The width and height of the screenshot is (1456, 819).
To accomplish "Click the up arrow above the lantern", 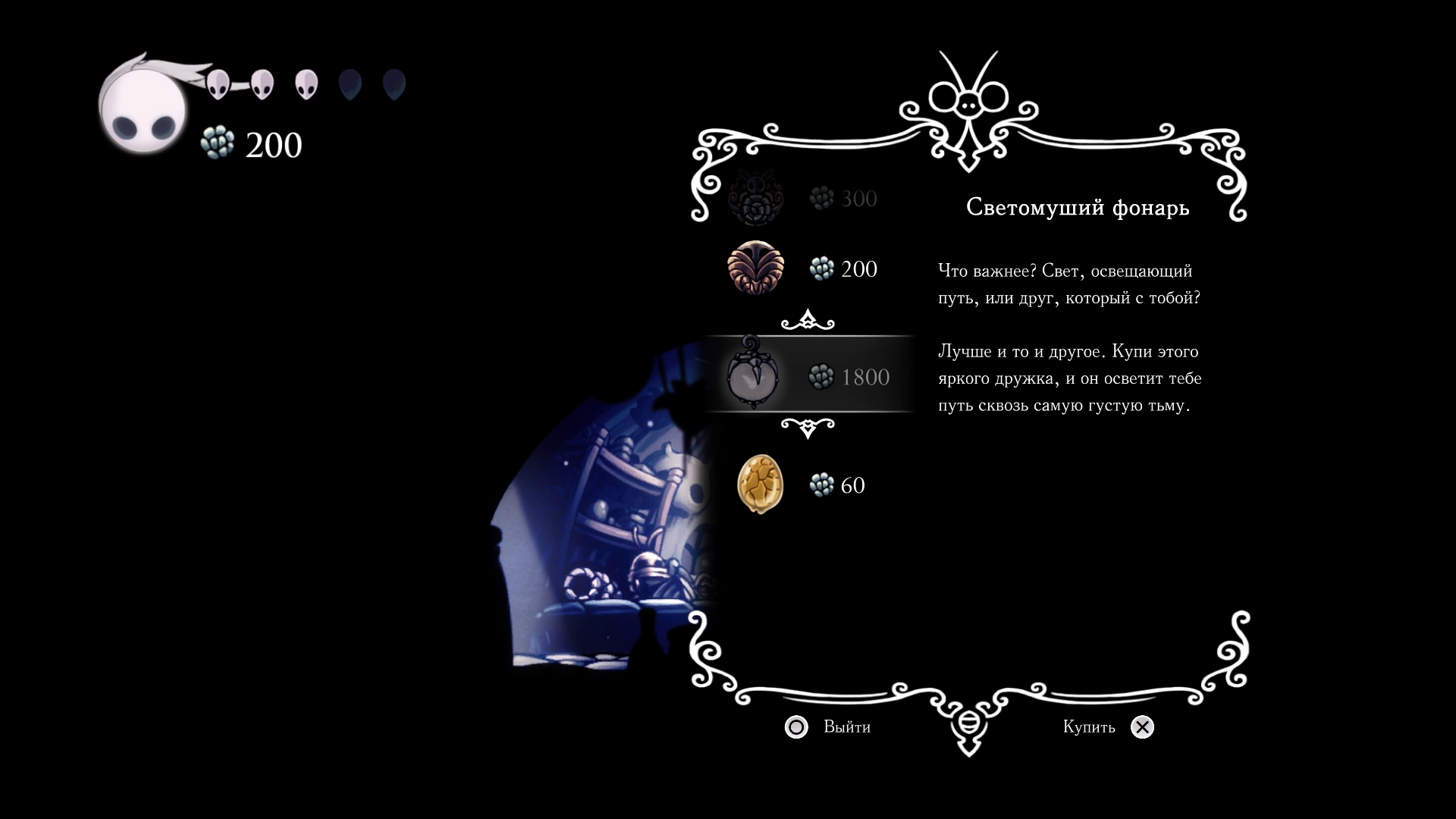I will click(808, 321).
